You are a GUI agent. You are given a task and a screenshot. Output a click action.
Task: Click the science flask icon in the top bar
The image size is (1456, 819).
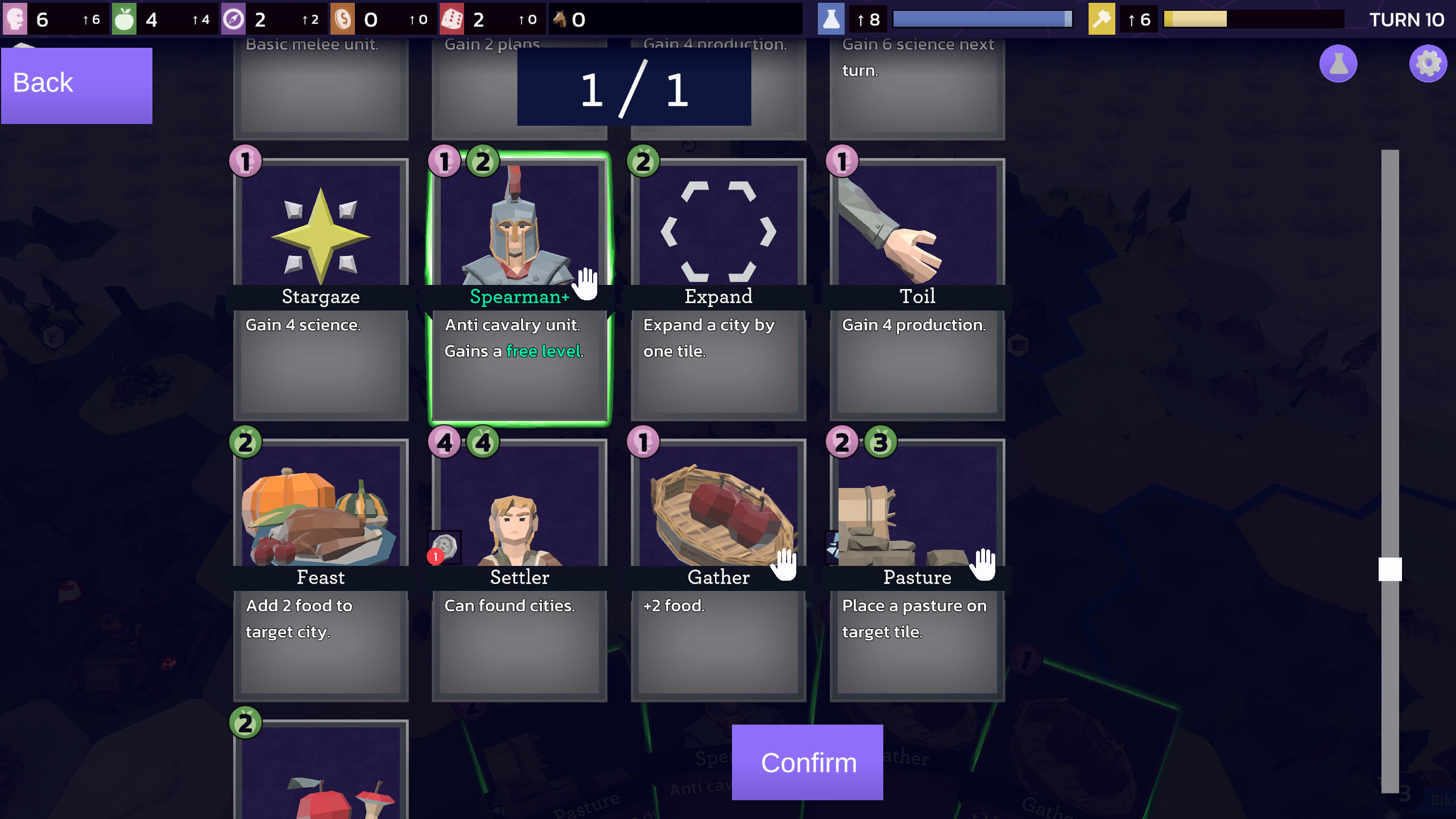click(x=832, y=19)
